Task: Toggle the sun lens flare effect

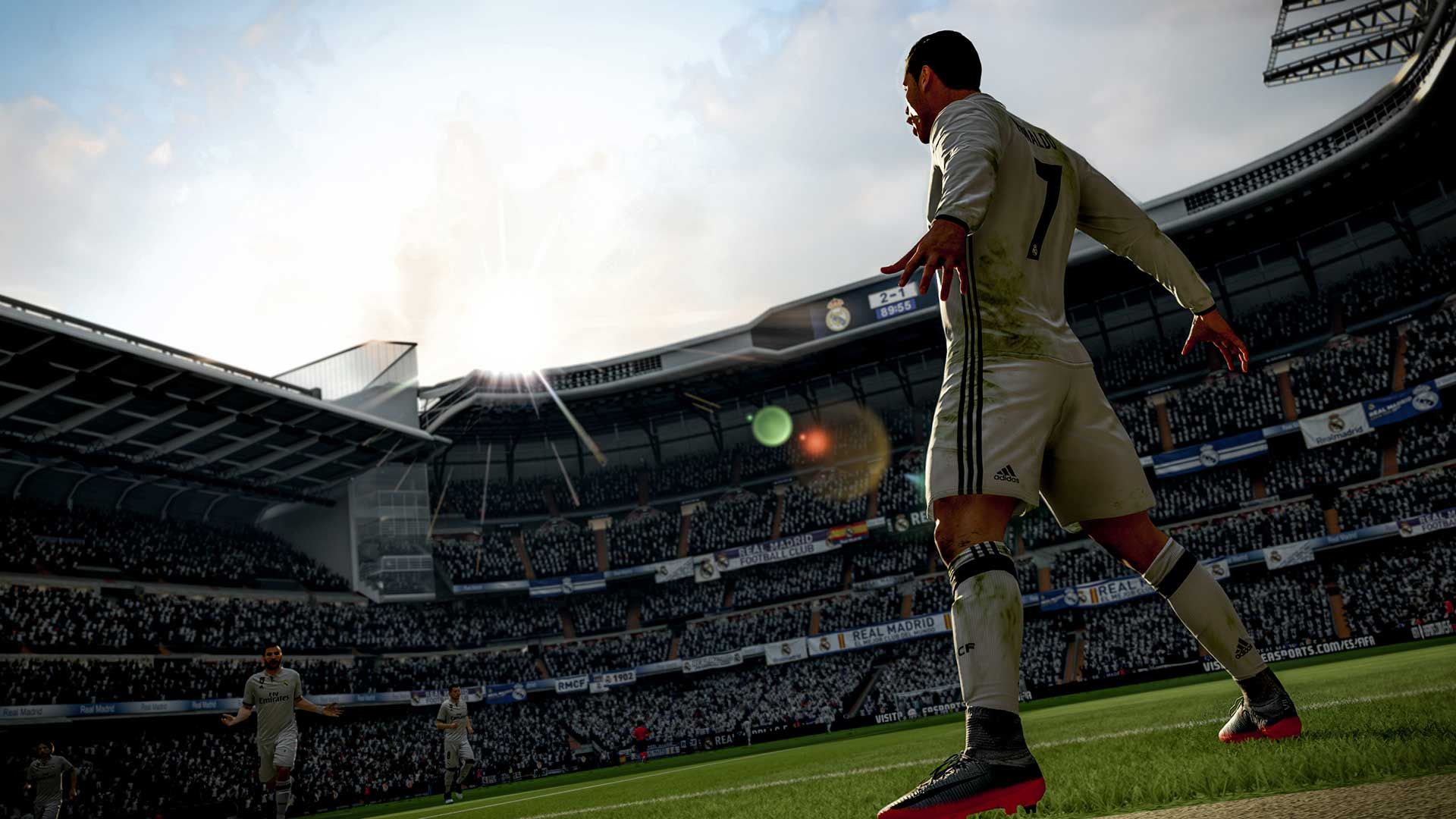Action: click(x=773, y=428)
